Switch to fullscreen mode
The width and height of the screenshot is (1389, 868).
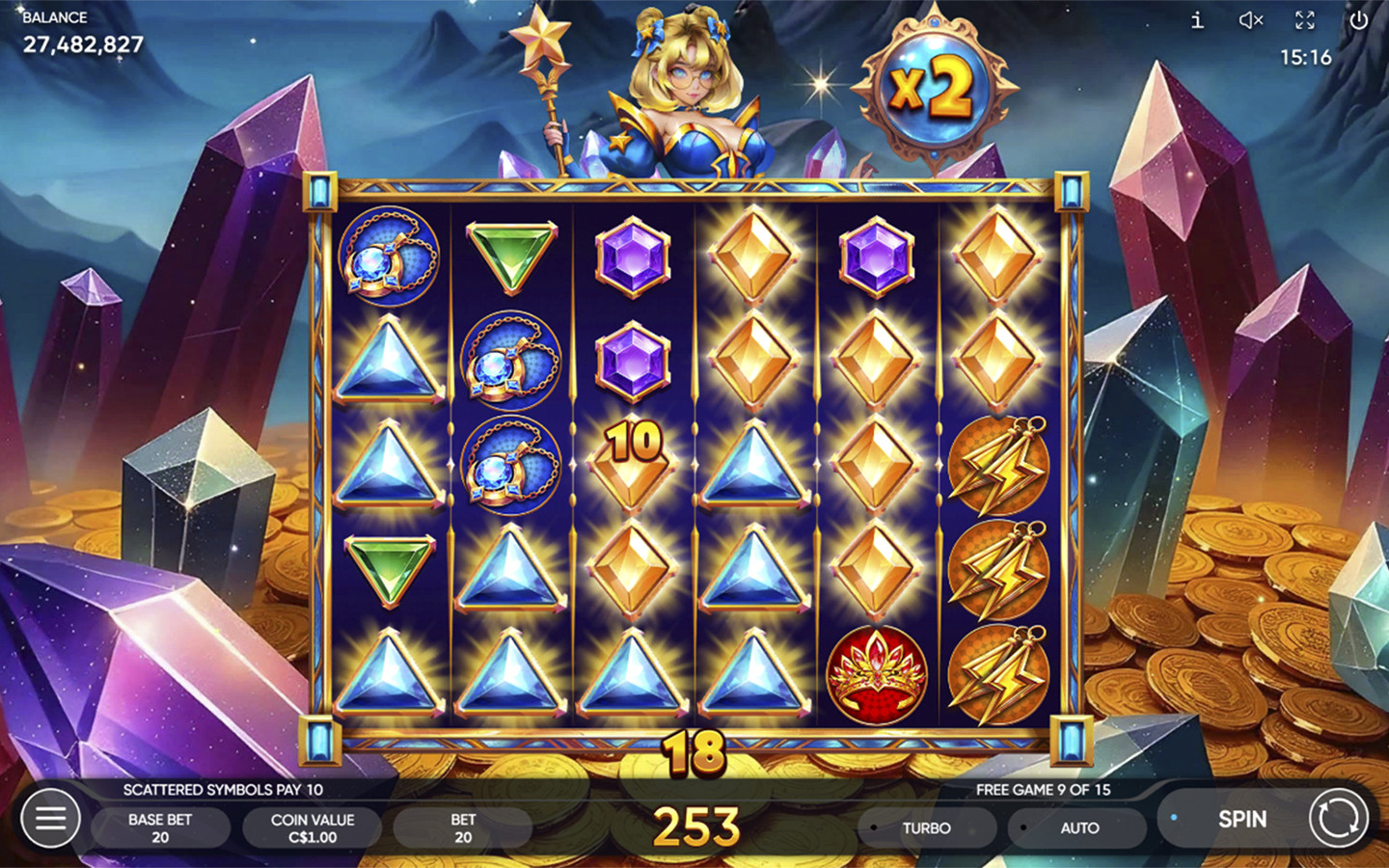(1305, 20)
